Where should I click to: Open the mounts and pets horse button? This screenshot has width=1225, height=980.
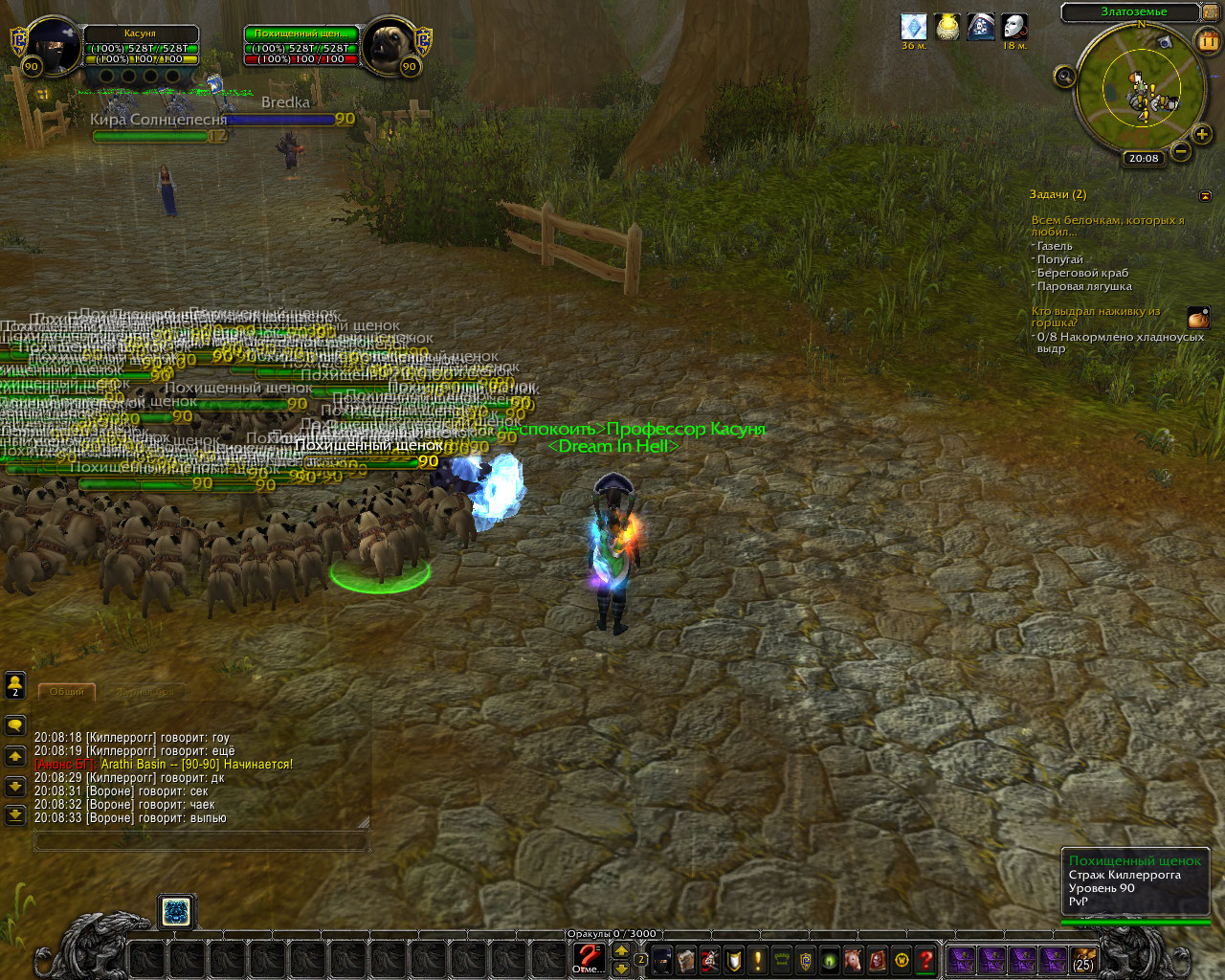click(x=854, y=960)
